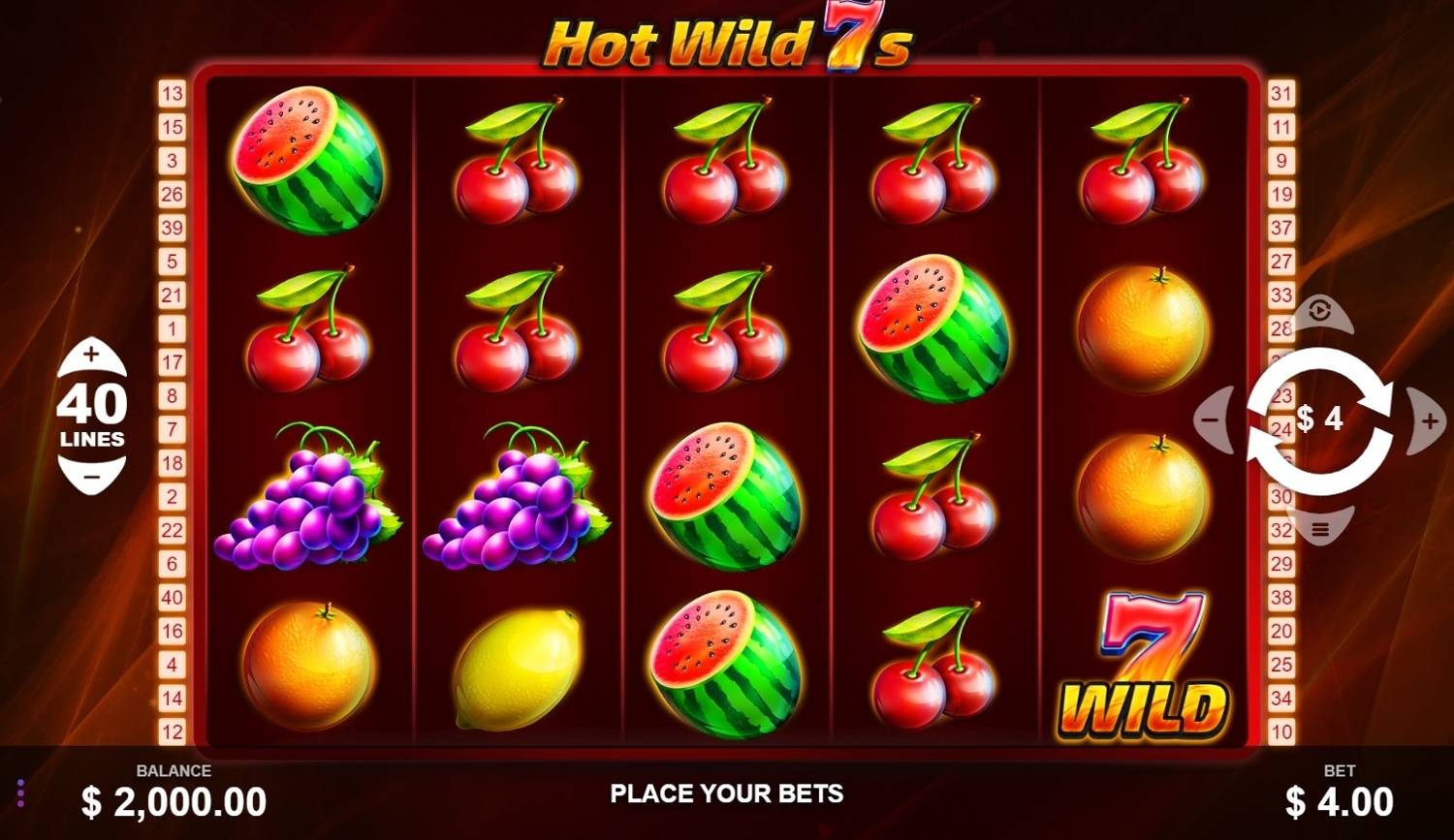This screenshot has height=840, width=1454.
Task: Click the Hot Wild 7s game logo
Action: pyautogui.click(x=727, y=41)
